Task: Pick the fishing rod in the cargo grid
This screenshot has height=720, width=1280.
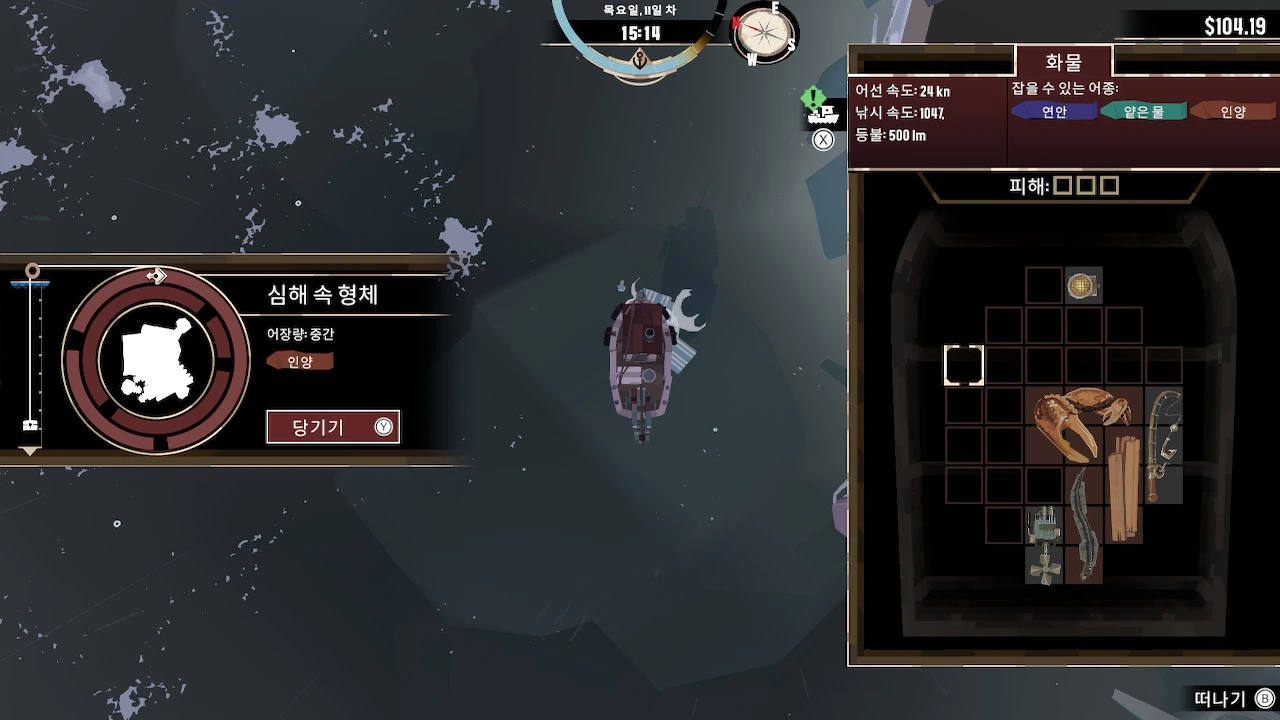Action: coord(1164,444)
